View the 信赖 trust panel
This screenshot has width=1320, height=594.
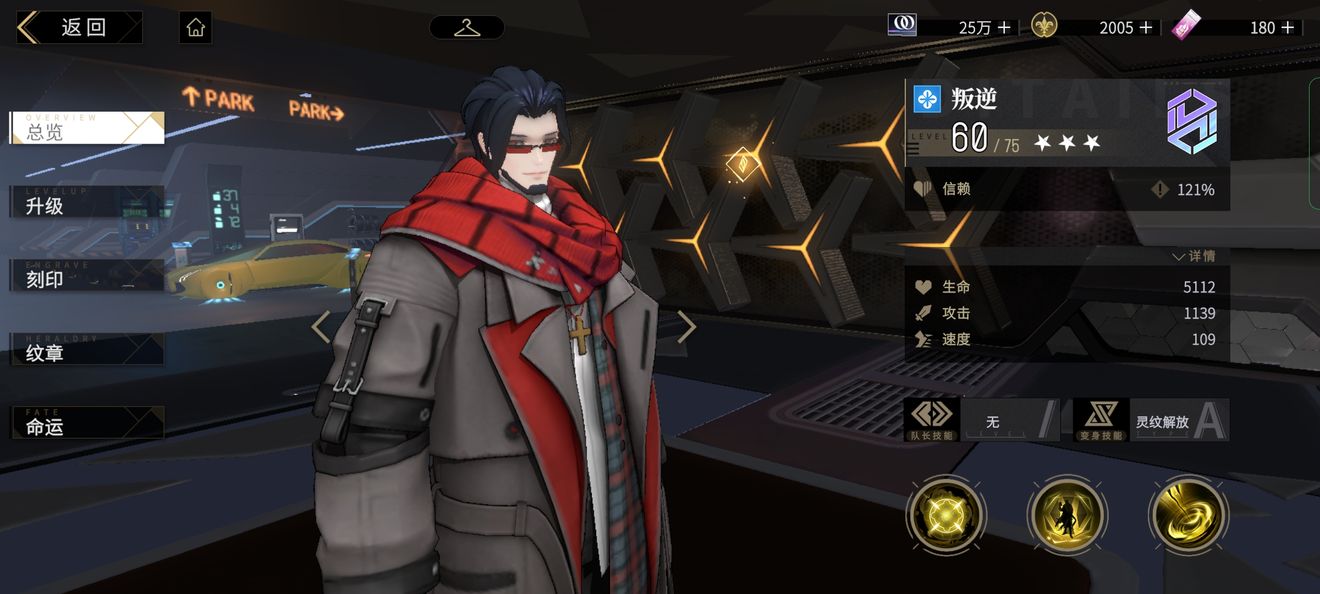pos(1066,189)
